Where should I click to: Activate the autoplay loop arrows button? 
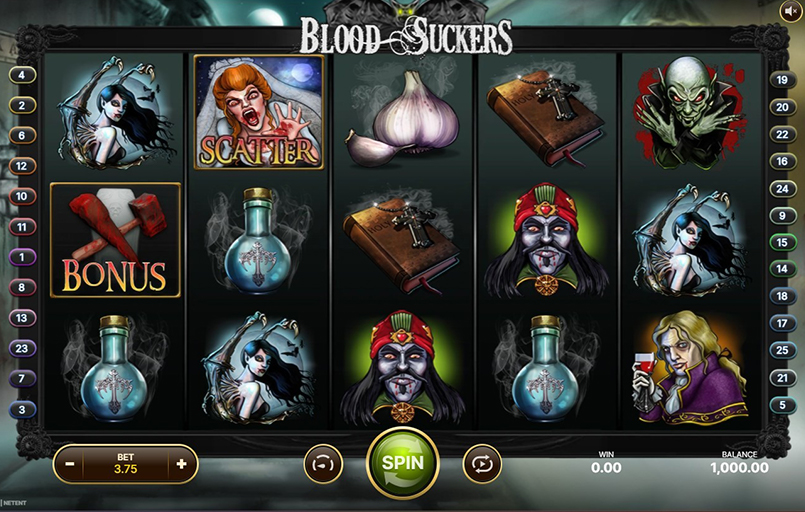481,464
